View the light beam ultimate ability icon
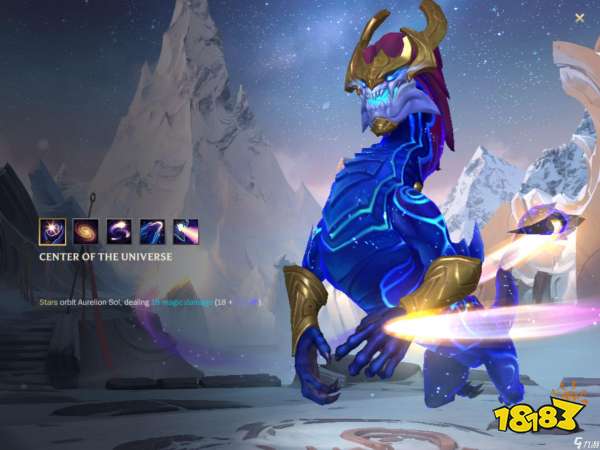The image size is (600, 450). pos(185,232)
